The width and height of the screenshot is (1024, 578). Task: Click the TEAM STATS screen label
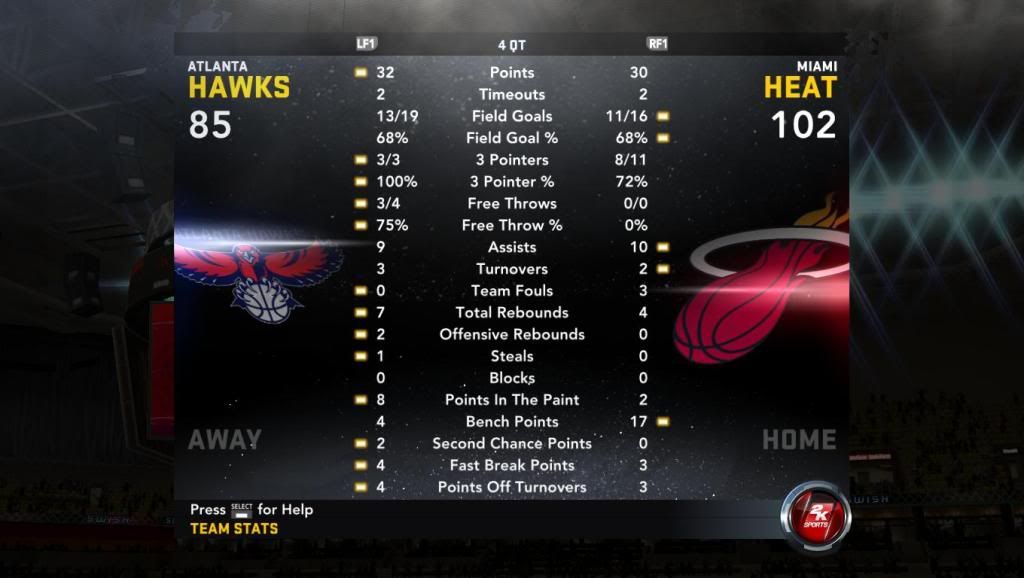(x=234, y=529)
